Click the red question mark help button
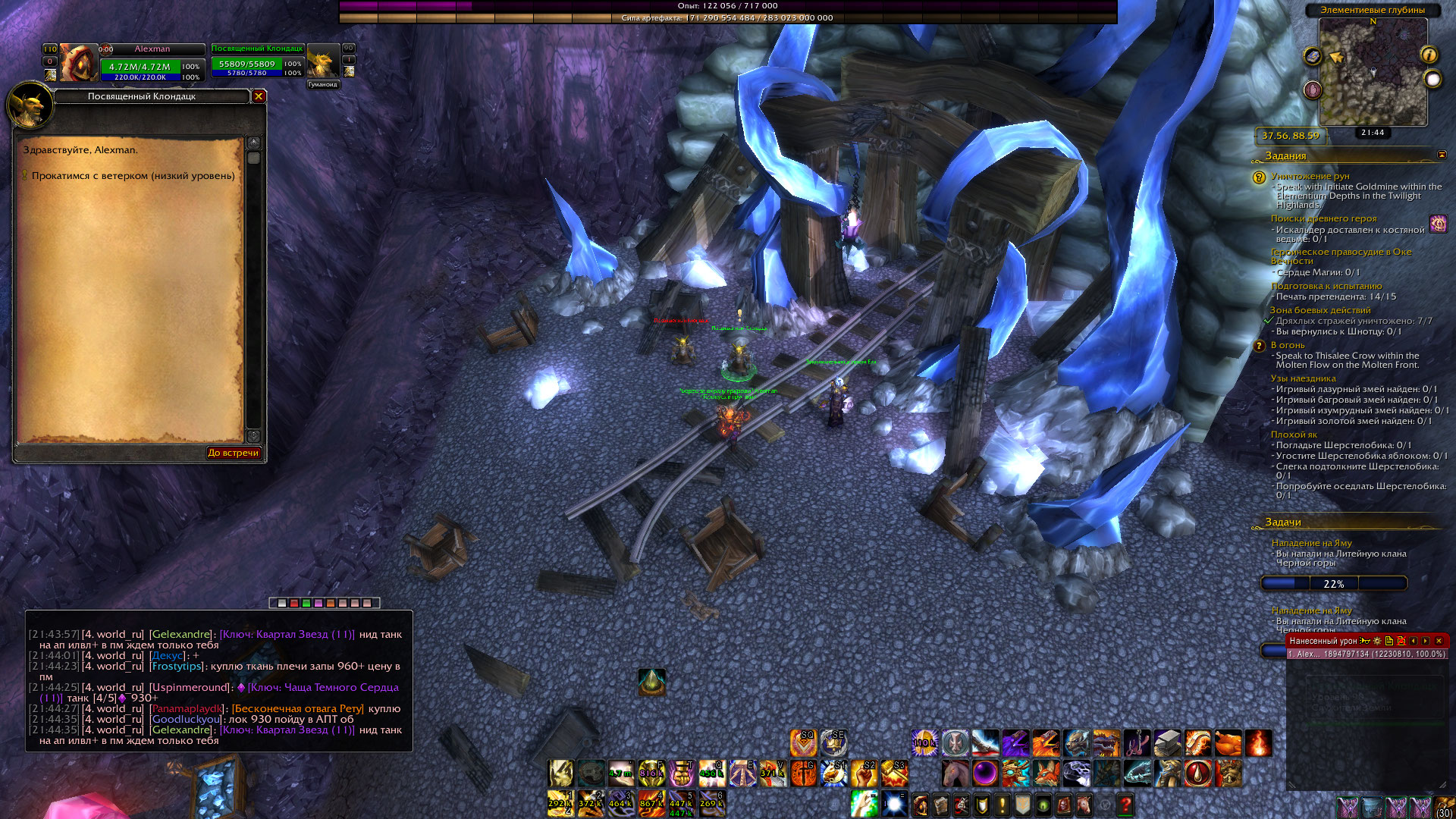 click(1125, 805)
